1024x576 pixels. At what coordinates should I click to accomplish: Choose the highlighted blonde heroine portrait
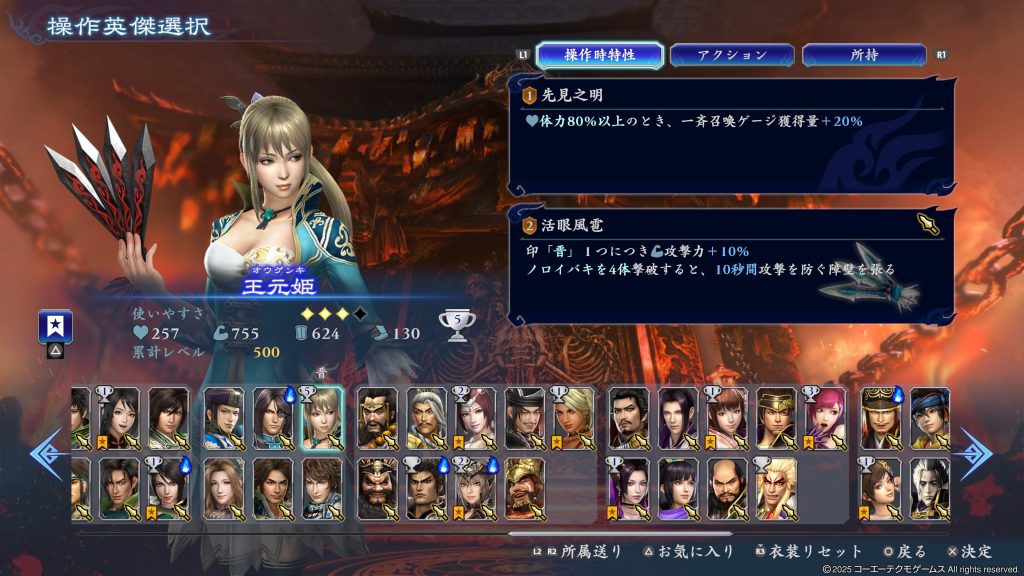click(321, 417)
